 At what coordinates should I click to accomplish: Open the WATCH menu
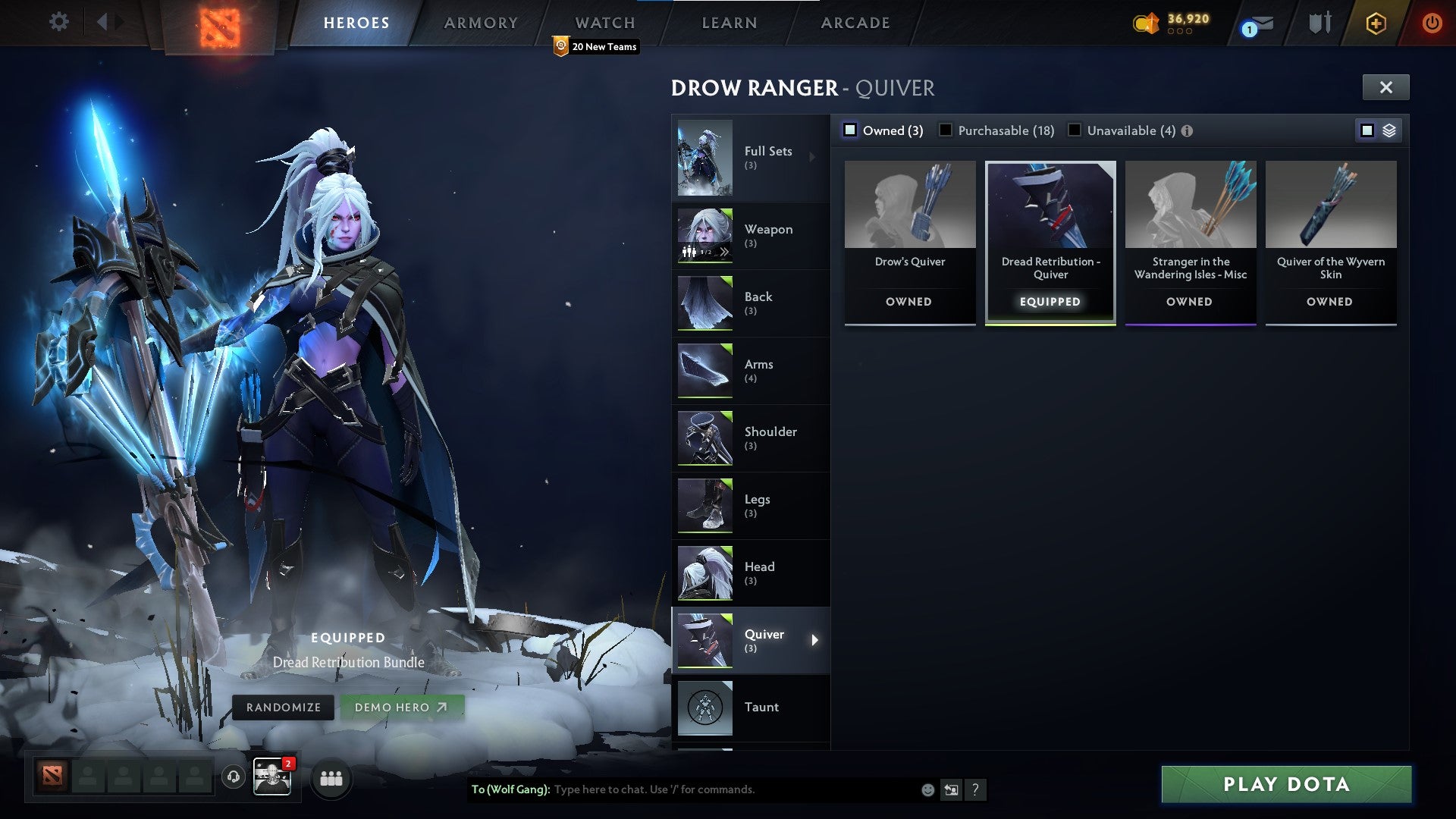pyautogui.click(x=605, y=22)
